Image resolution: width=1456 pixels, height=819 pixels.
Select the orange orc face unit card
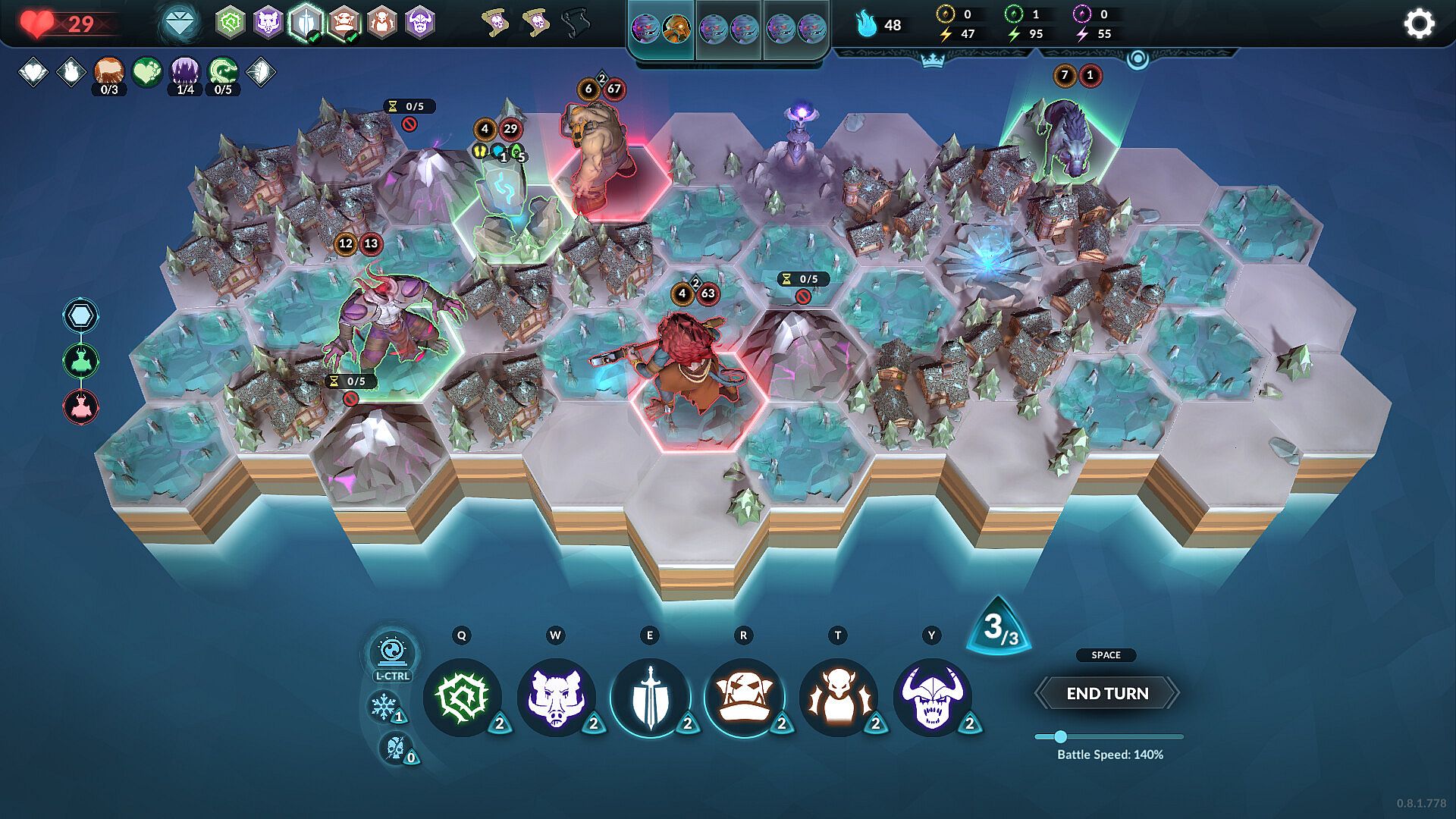point(744,697)
